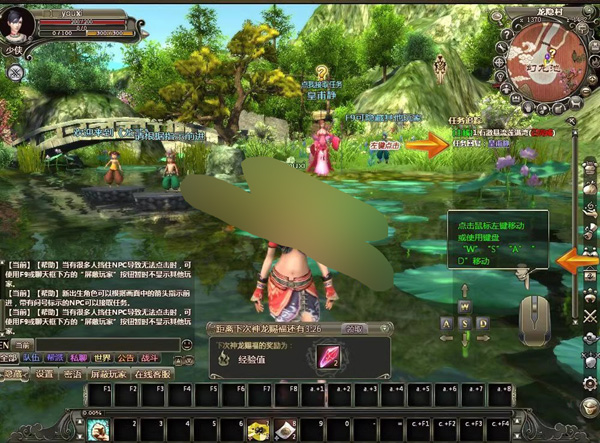The width and height of the screenshot is (600, 443).
Task: Switch to the 队伍 chat tab
Action: (32, 357)
